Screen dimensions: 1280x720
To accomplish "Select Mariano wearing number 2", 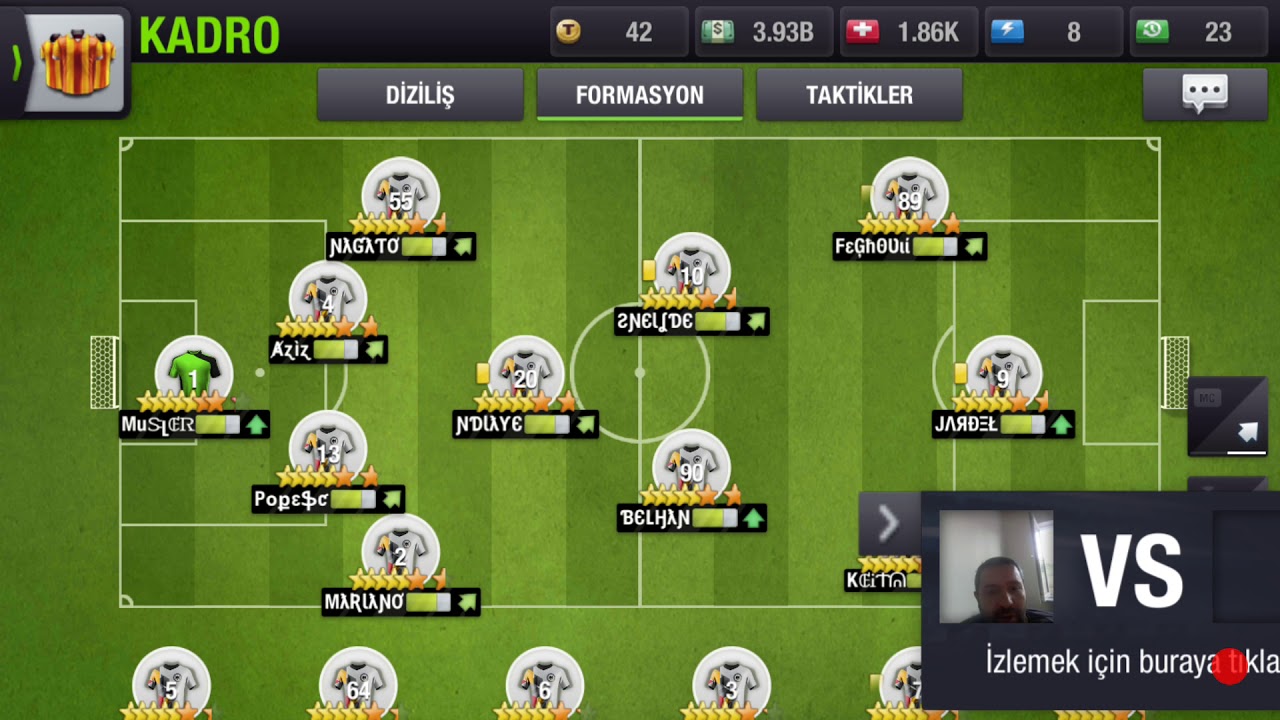I will (400, 554).
